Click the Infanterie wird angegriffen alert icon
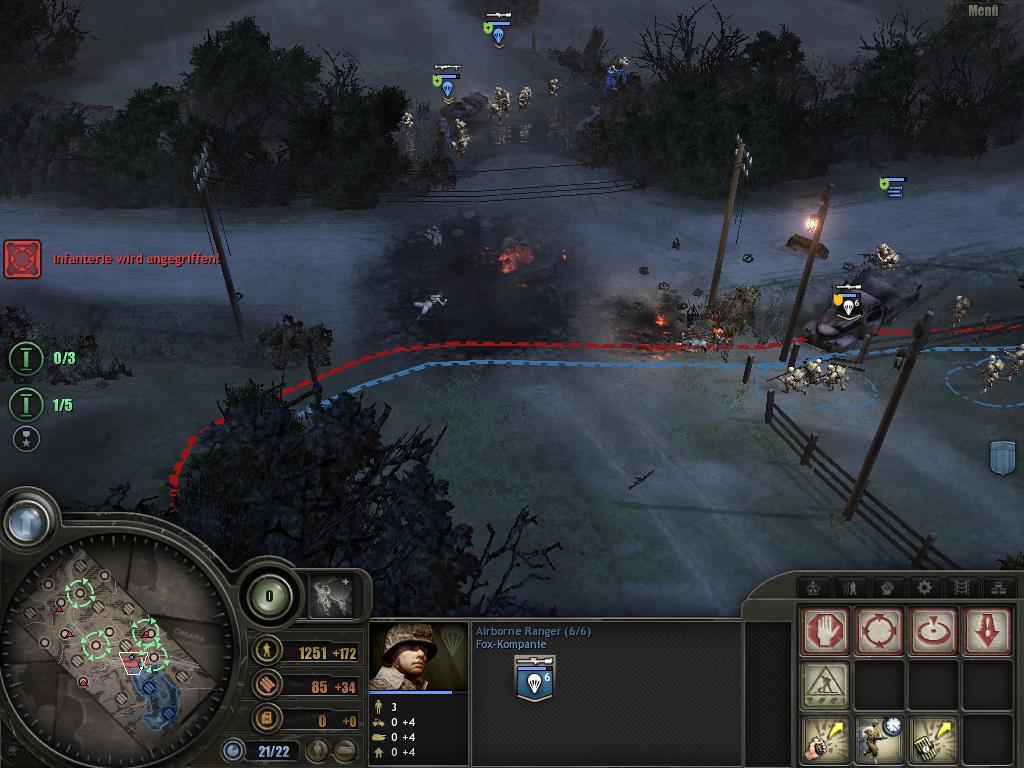The height and width of the screenshot is (768, 1024). [22, 258]
